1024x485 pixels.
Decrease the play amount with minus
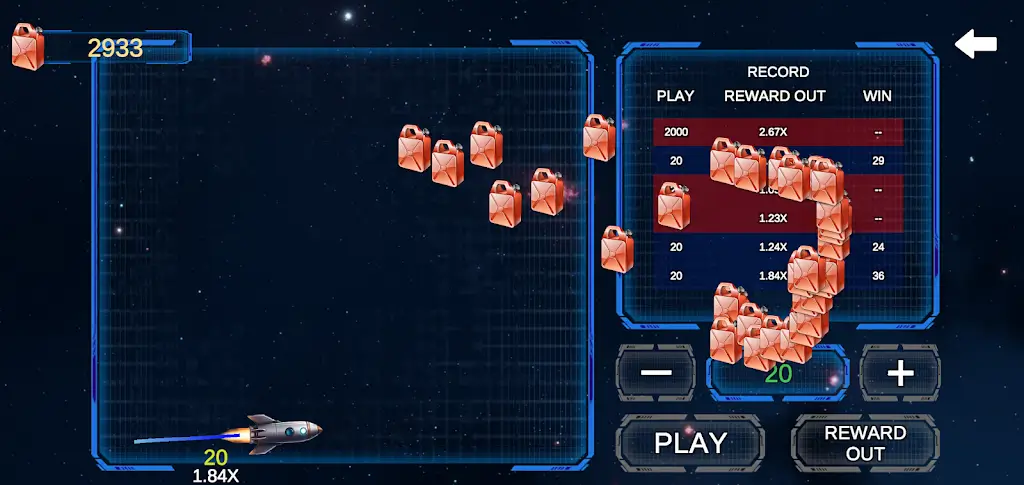click(x=656, y=373)
